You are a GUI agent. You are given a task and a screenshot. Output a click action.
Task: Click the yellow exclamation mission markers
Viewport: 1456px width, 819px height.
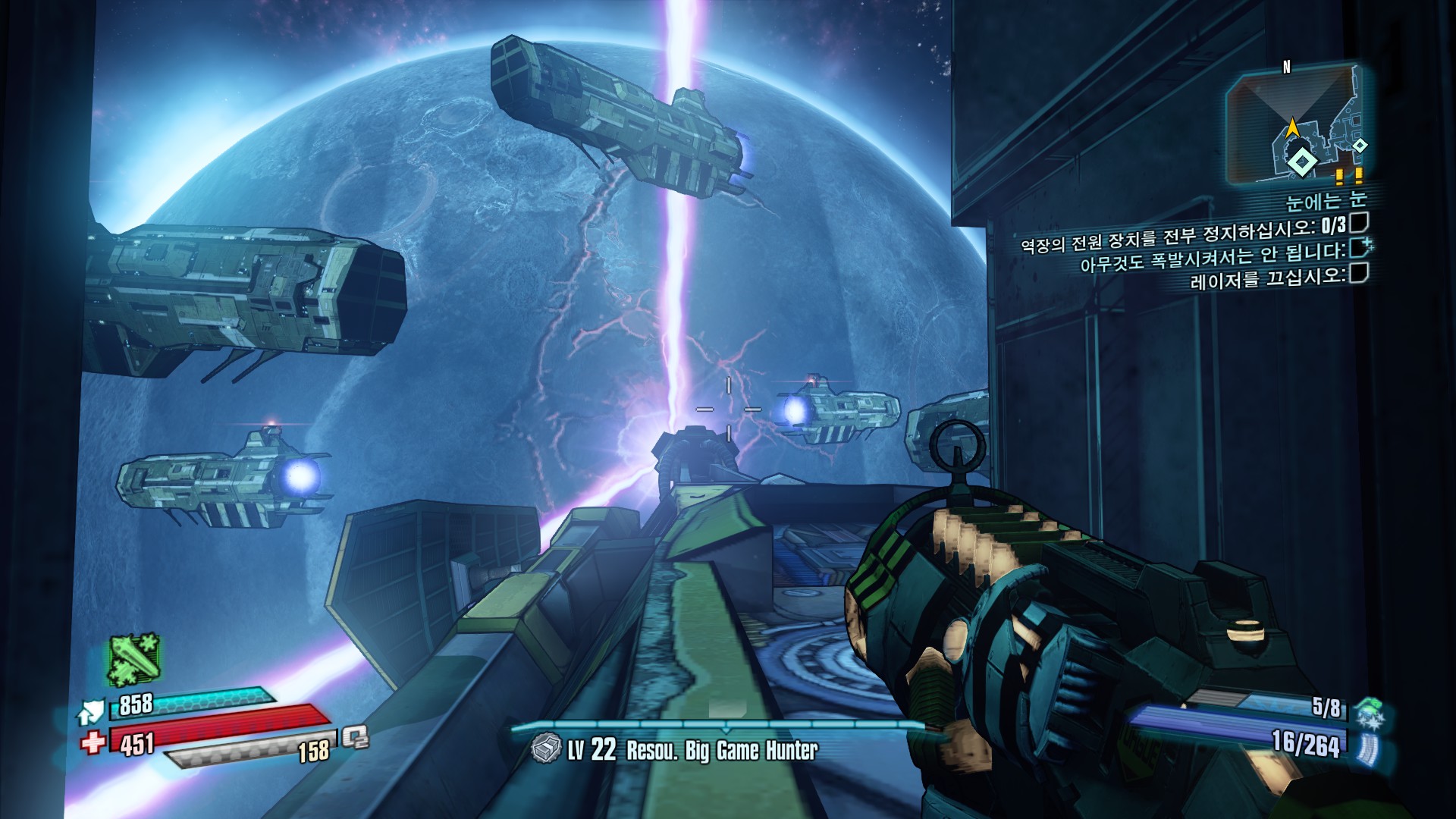pyautogui.click(x=1349, y=177)
